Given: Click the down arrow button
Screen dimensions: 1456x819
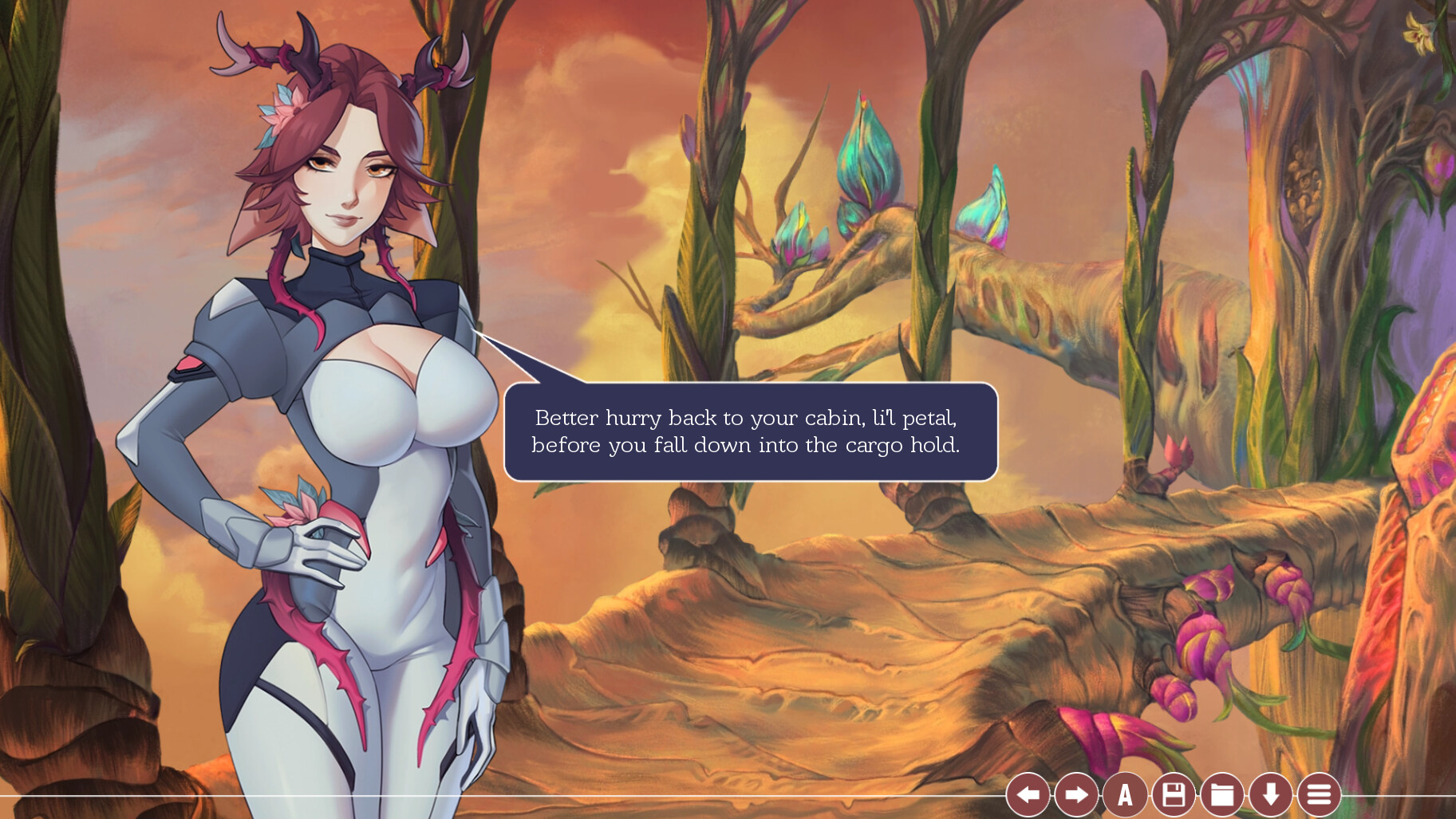Looking at the screenshot, I should pyautogui.click(x=1271, y=794).
